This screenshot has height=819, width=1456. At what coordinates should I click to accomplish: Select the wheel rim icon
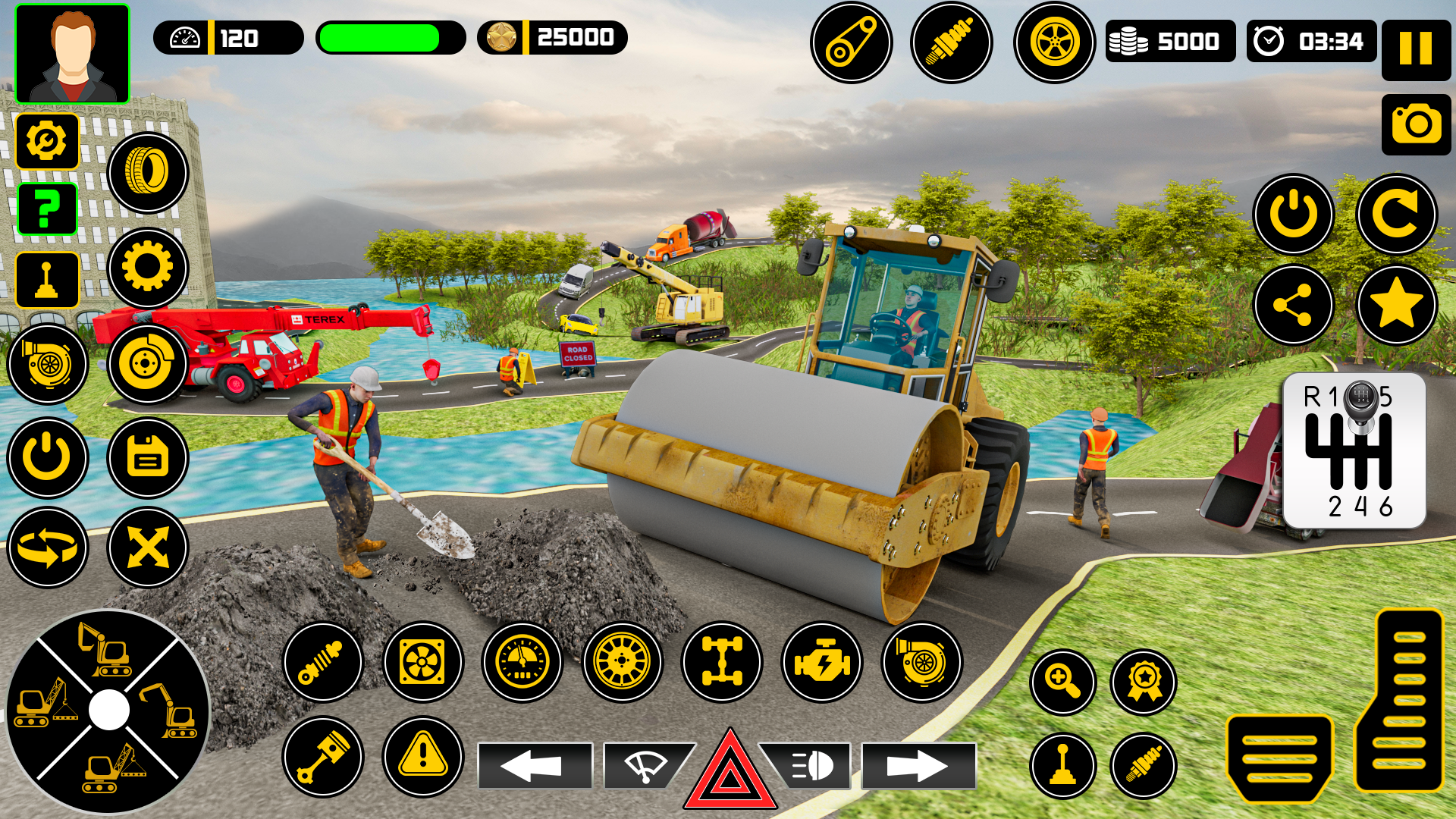coord(621,661)
